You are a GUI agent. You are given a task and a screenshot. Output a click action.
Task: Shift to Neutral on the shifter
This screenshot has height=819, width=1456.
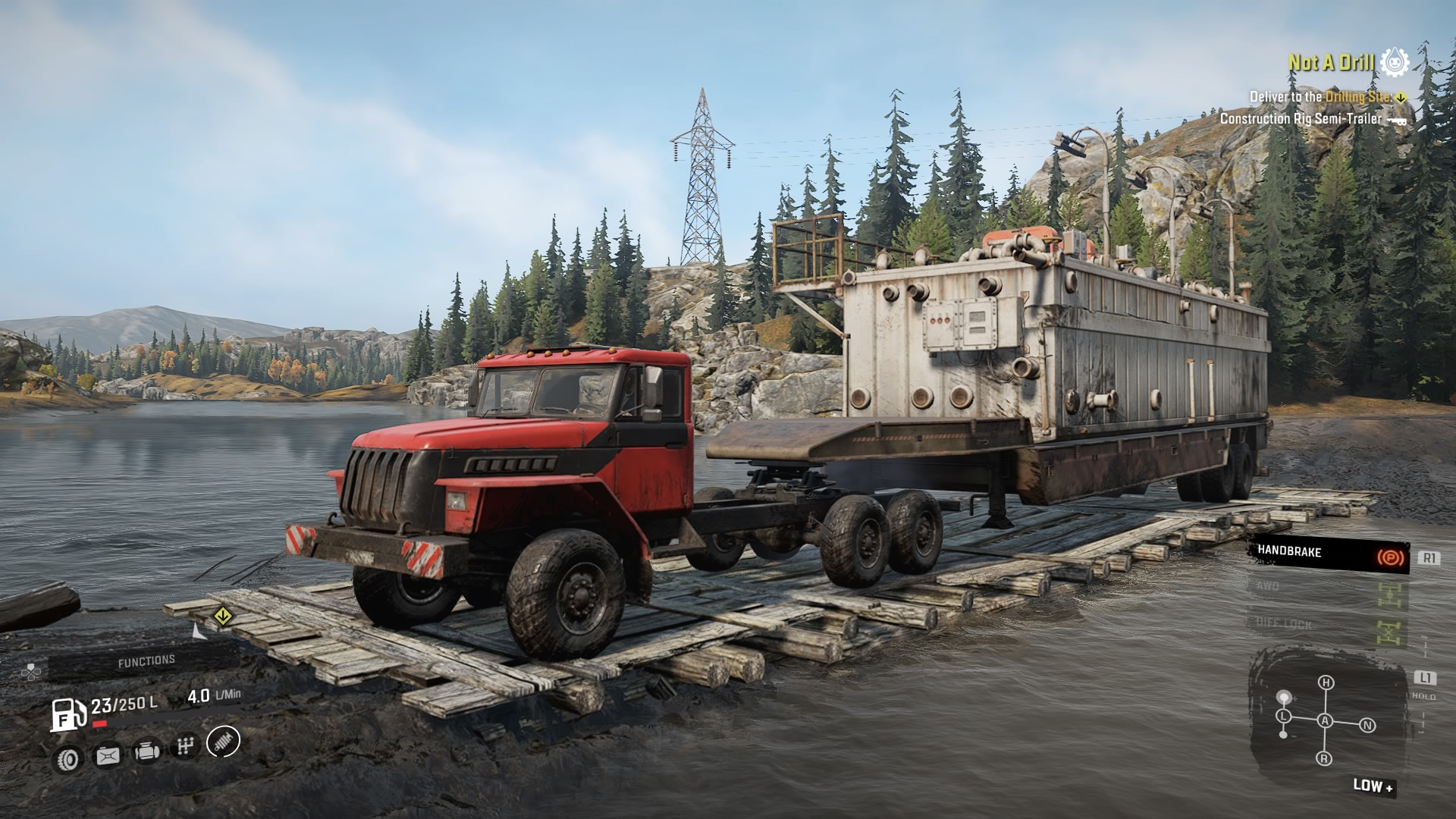tap(1367, 726)
